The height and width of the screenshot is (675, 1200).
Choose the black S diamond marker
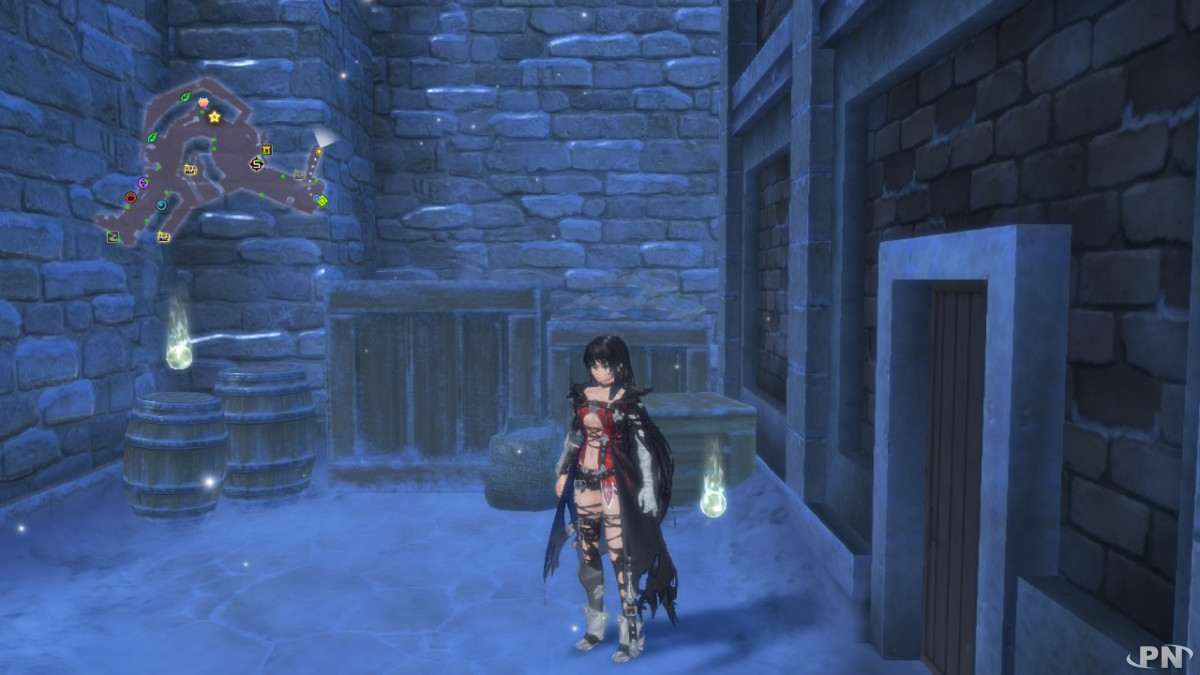[x=256, y=164]
